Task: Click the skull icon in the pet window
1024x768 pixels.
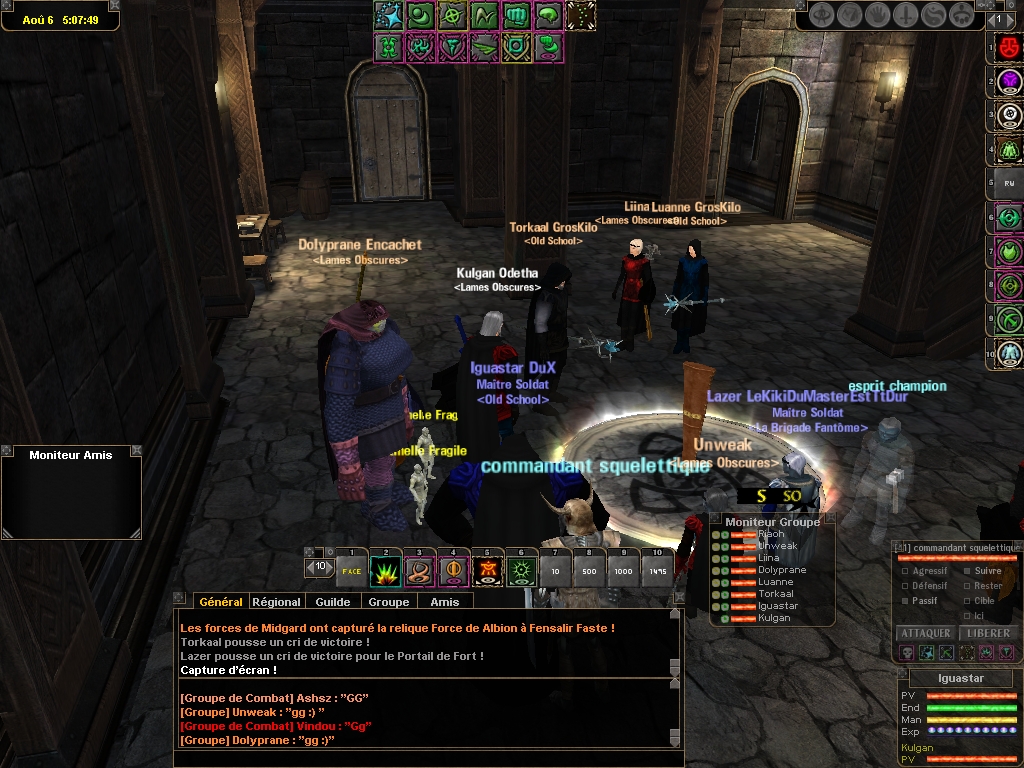Action: click(907, 653)
